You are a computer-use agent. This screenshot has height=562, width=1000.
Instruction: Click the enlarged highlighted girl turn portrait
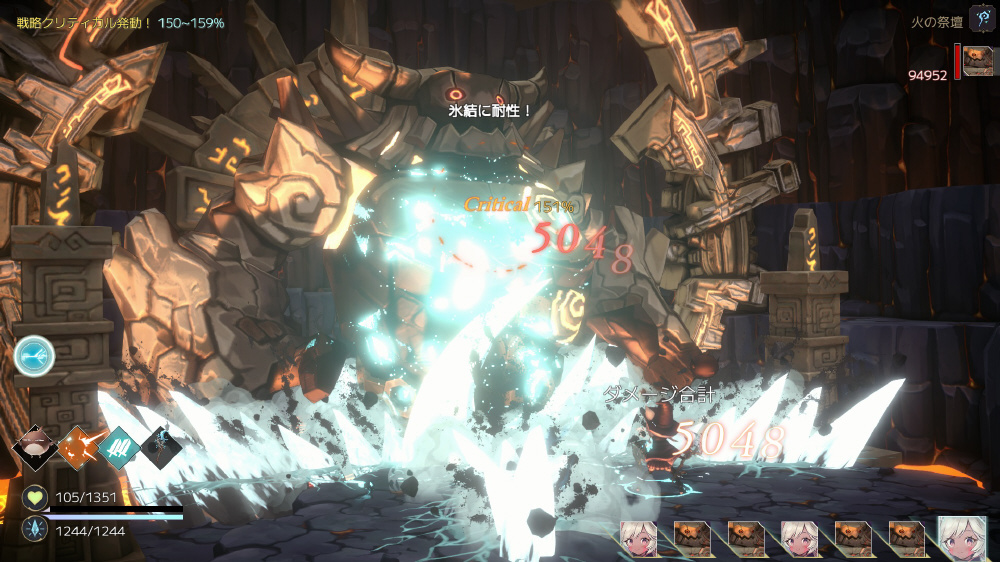[961, 538]
